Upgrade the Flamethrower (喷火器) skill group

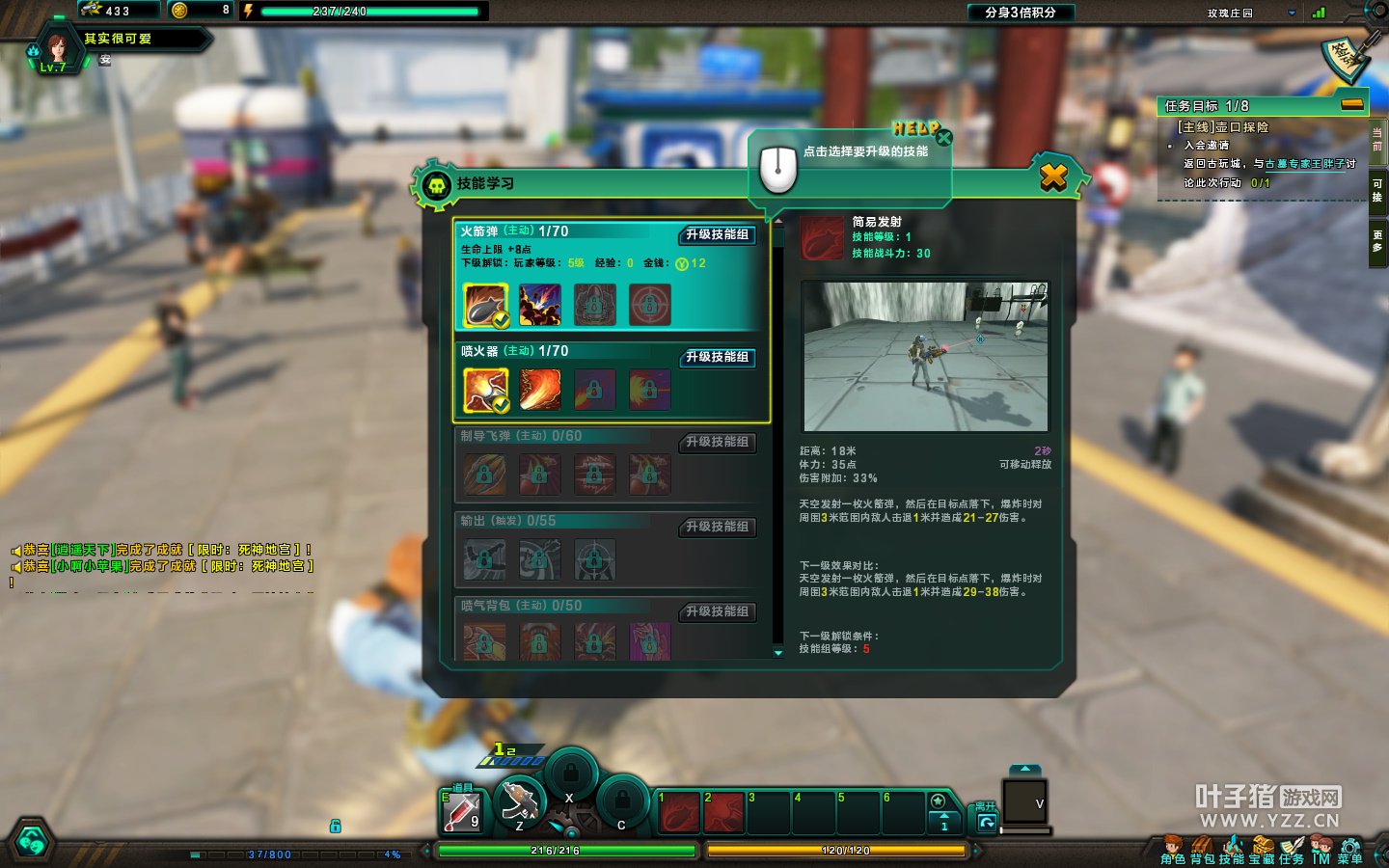[x=717, y=357]
